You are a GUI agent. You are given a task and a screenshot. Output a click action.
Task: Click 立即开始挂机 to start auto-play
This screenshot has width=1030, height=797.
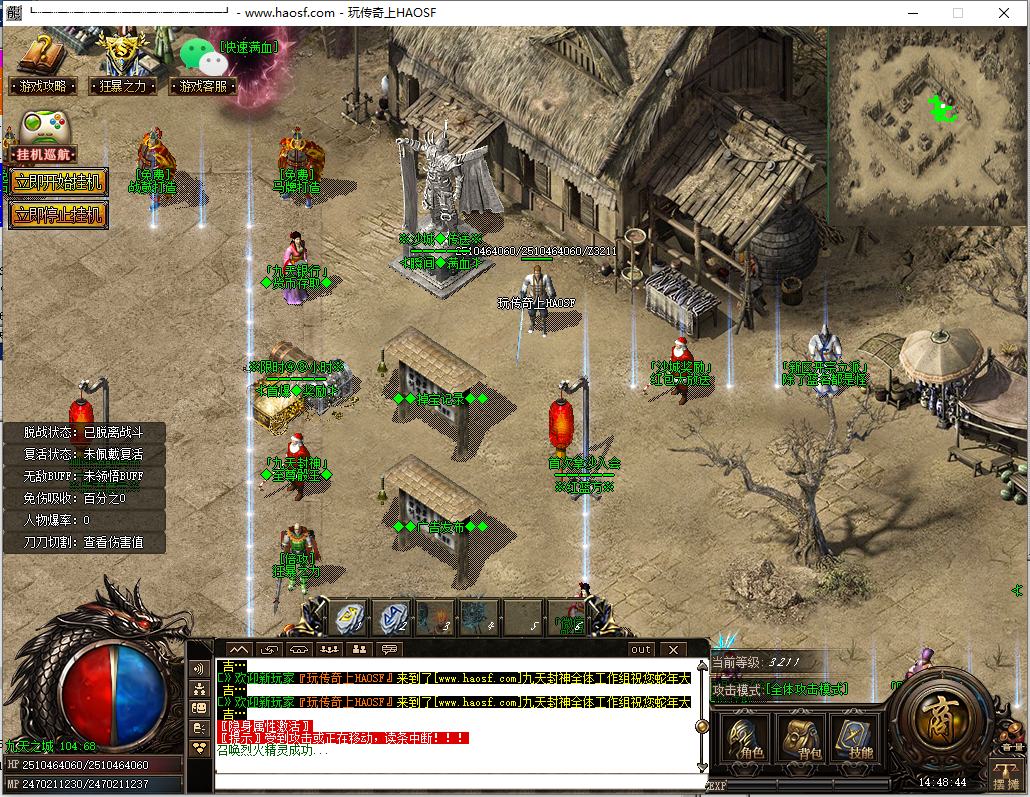pyautogui.click(x=58, y=182)
